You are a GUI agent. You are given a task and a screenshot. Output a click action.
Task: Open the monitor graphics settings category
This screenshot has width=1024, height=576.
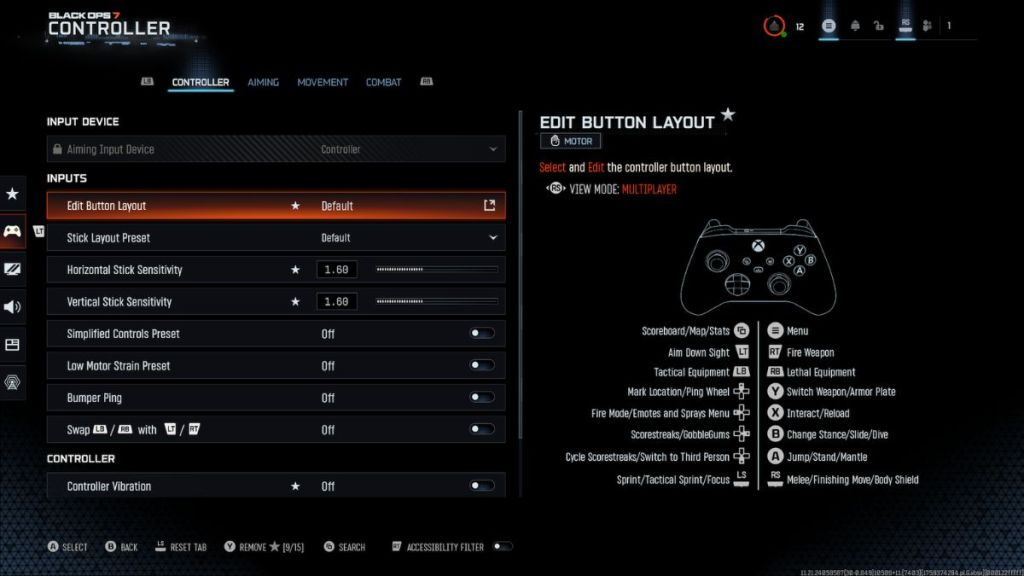pos(13,269)
